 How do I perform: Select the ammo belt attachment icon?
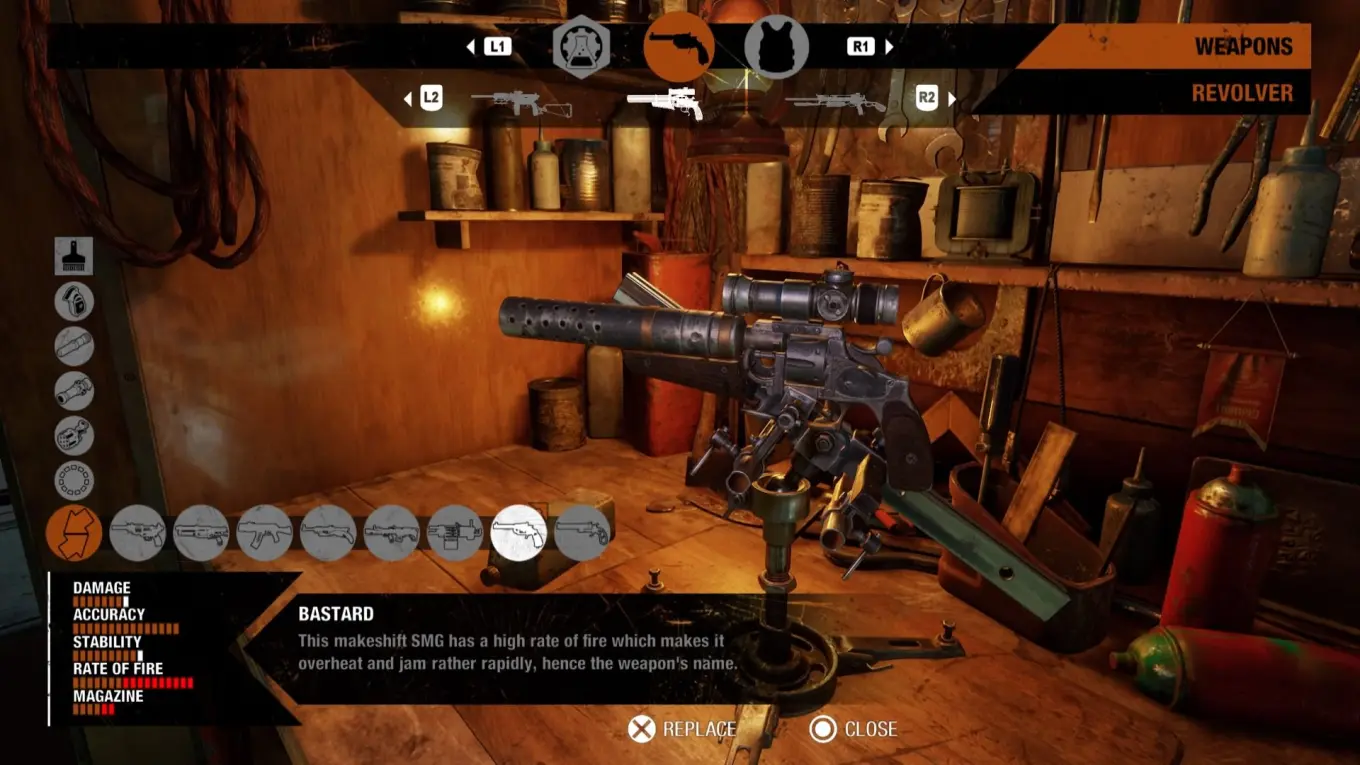point(74,480)
